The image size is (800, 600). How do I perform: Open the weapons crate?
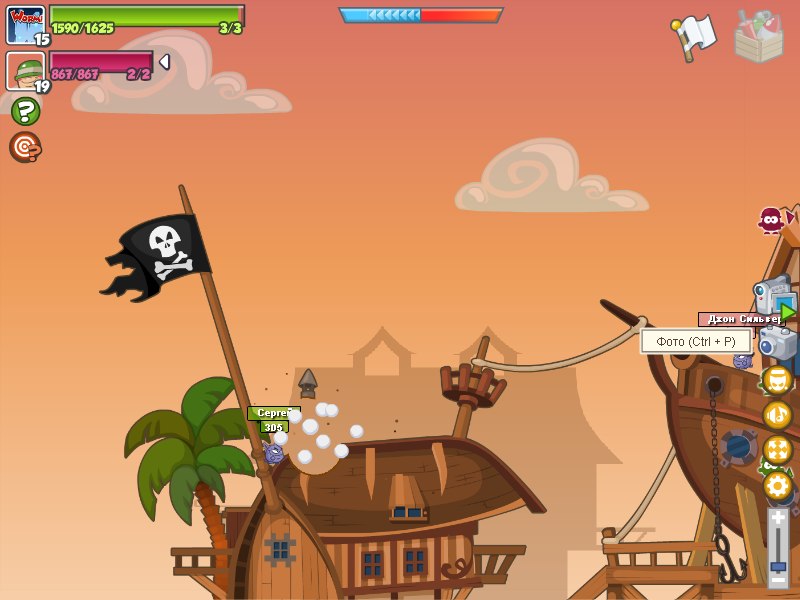(758, 36)
